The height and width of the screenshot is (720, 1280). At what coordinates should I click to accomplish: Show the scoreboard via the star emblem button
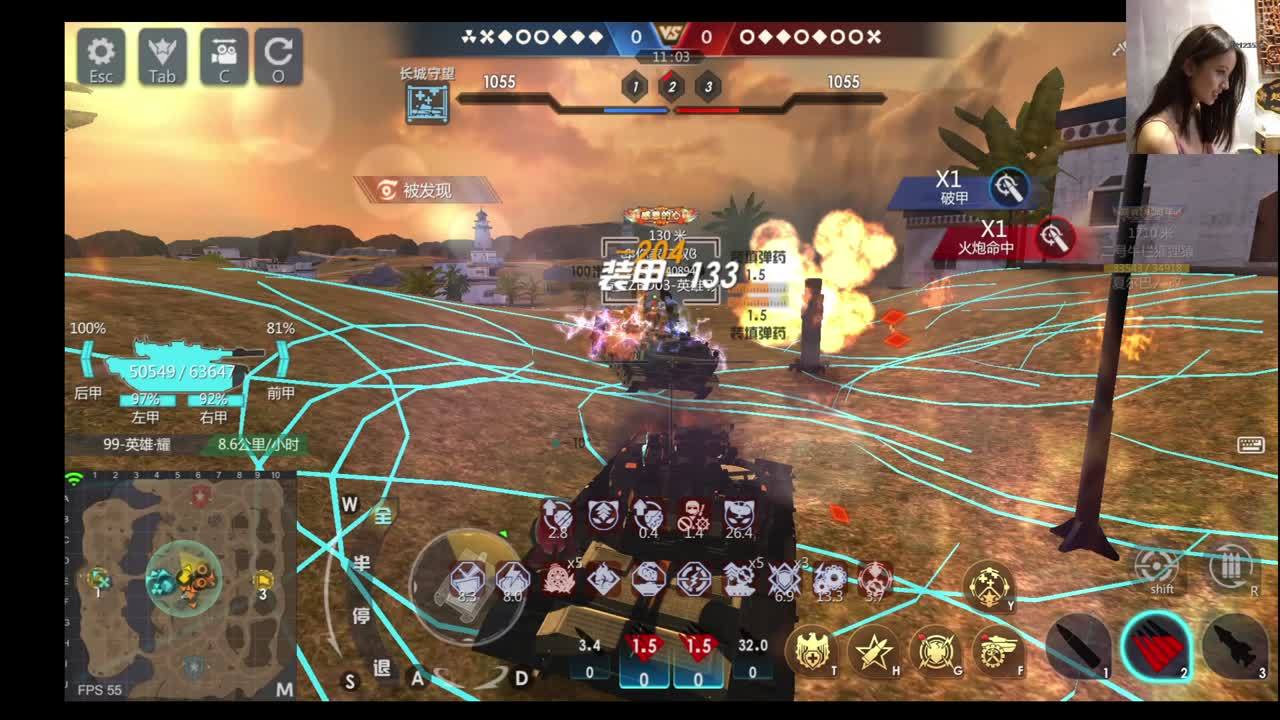162,56
